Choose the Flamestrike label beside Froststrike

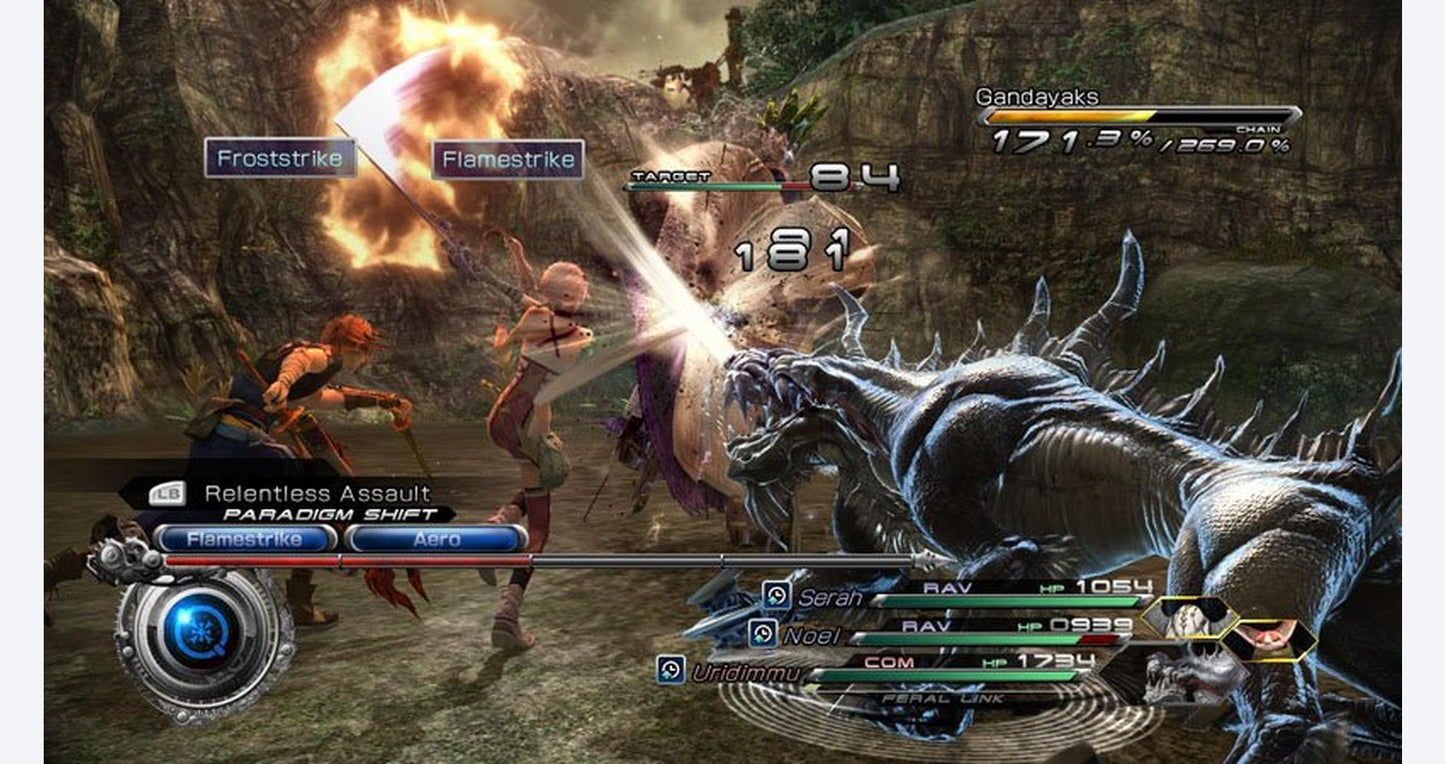(x=507, y=159)
